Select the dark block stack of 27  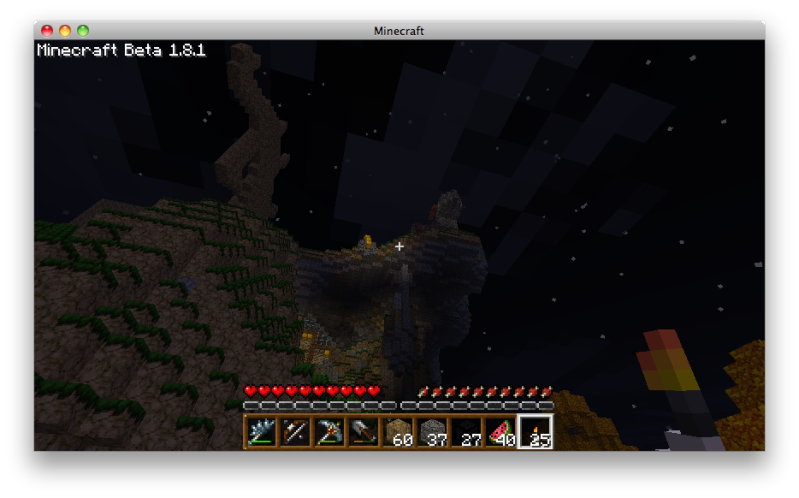coord(466,432)
